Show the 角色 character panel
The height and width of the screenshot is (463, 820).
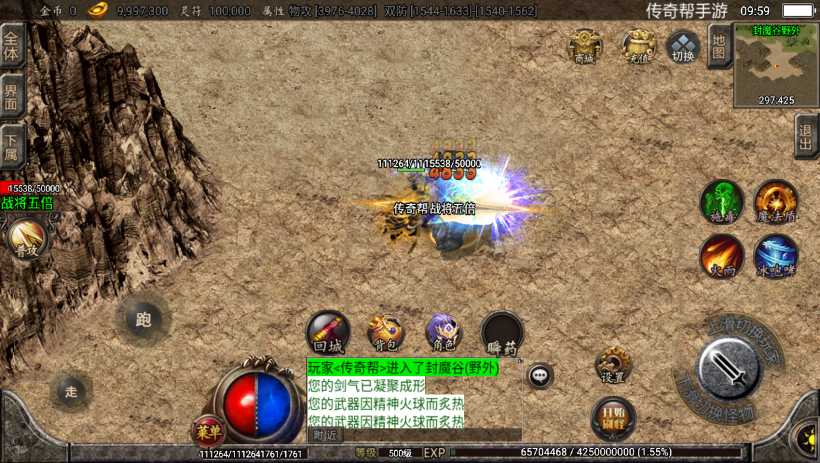442,332
